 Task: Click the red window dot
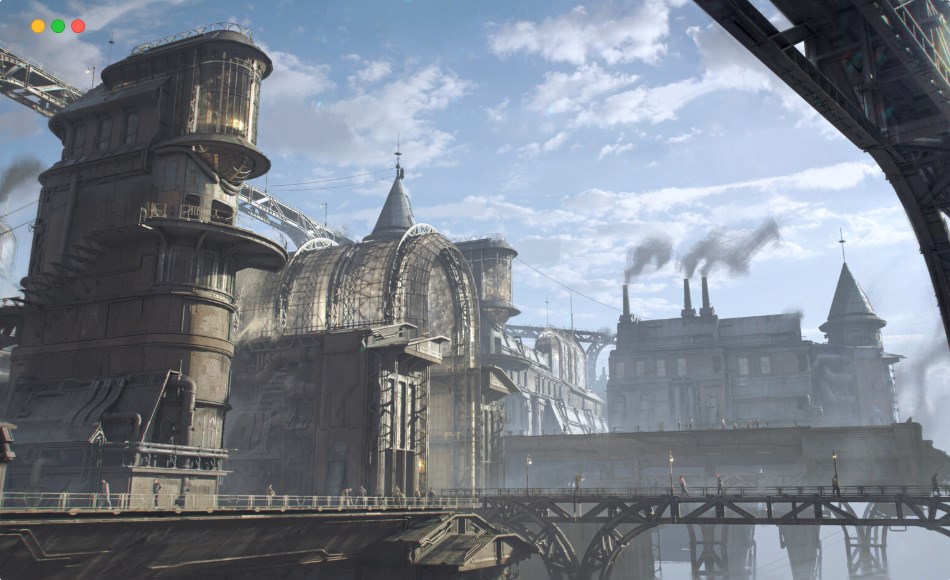point(78,26)
